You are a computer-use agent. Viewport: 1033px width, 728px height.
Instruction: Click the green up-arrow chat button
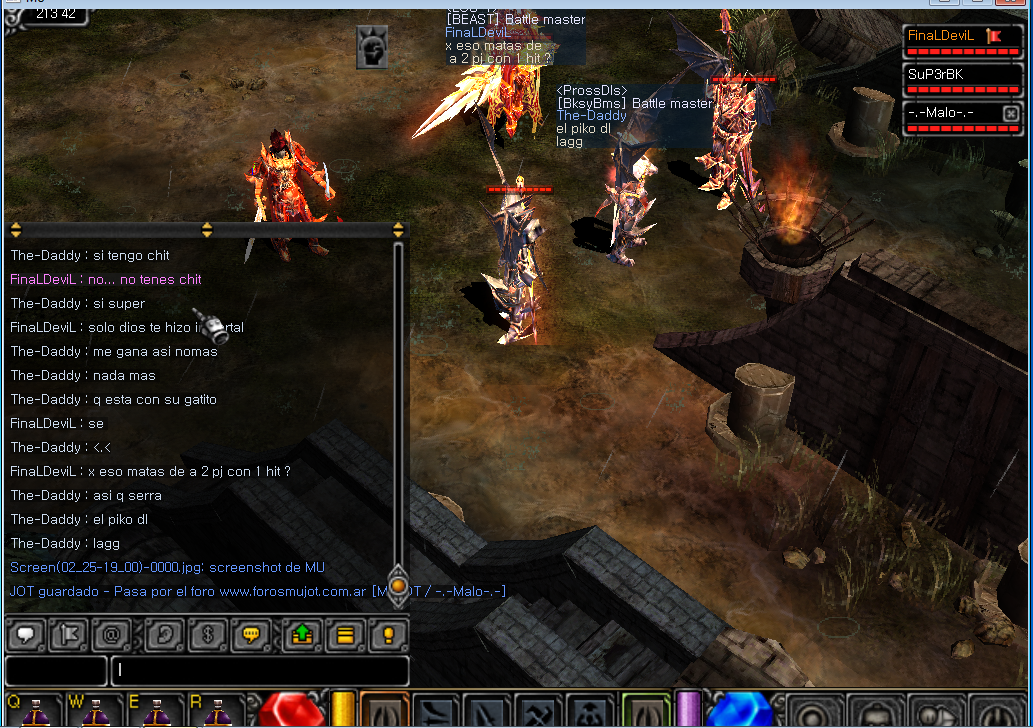[x=301, y=634]
